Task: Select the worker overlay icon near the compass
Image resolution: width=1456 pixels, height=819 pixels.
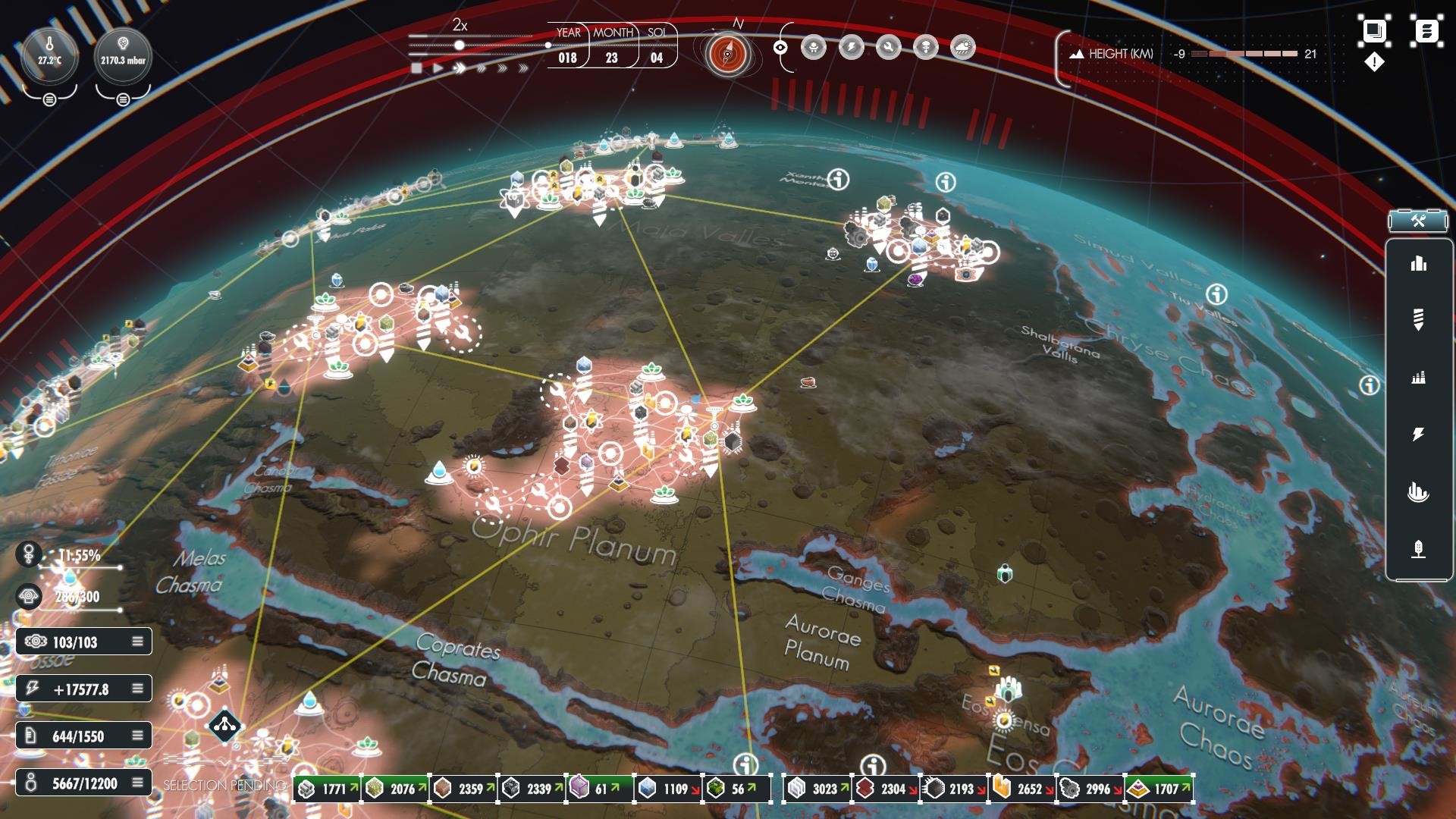Action: pos(814,48)
